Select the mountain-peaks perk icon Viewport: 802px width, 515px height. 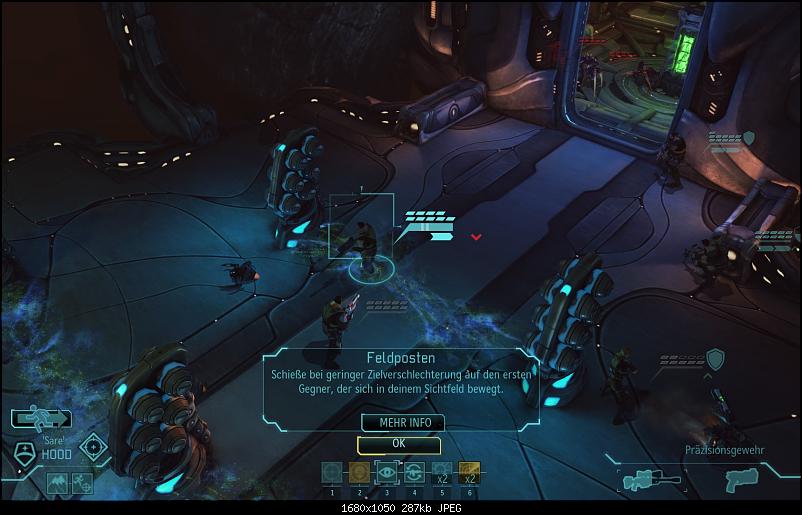click(57, 484)
